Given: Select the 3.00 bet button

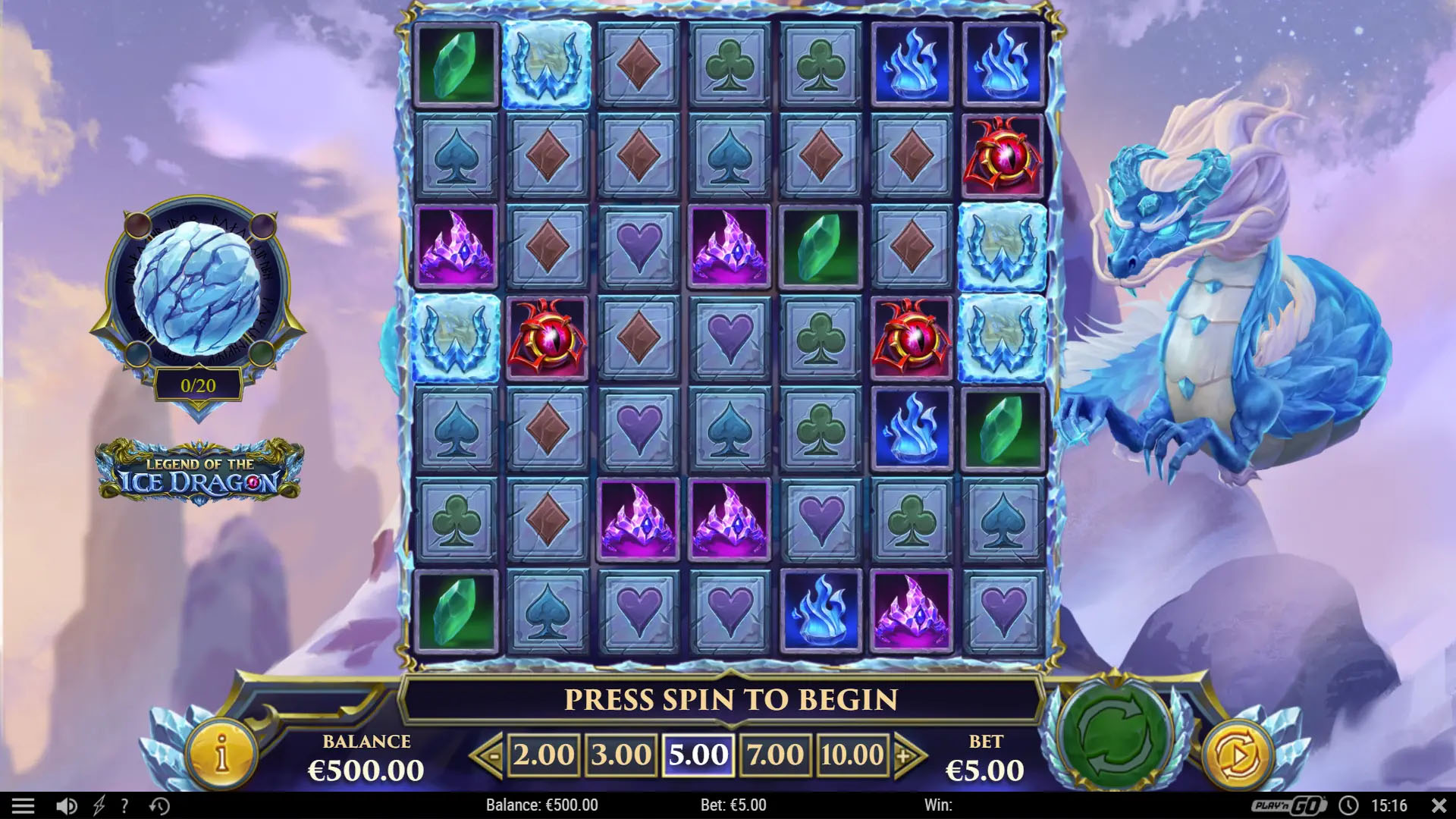Looking at the screenshot, I should (x=620, y=755).
